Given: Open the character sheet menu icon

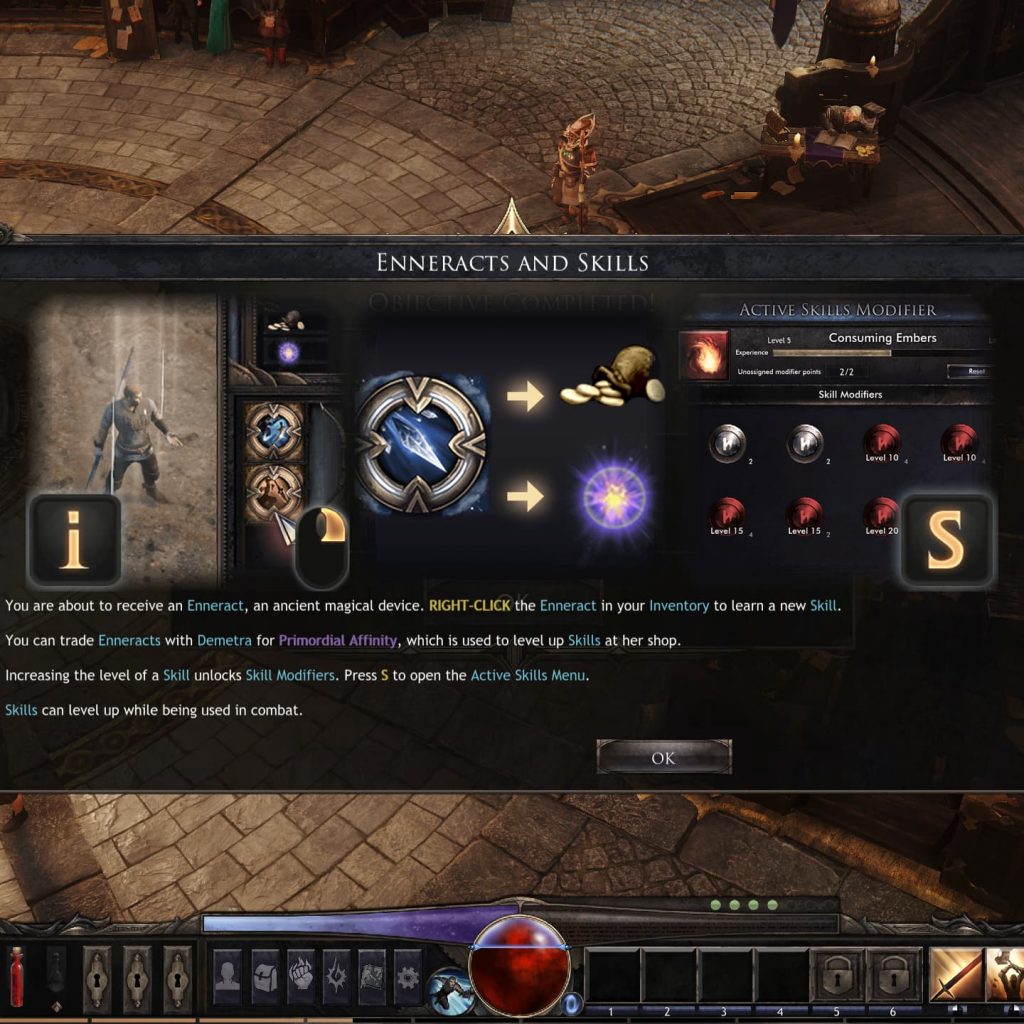Looking at the screenshot, I should coord(227,976).
